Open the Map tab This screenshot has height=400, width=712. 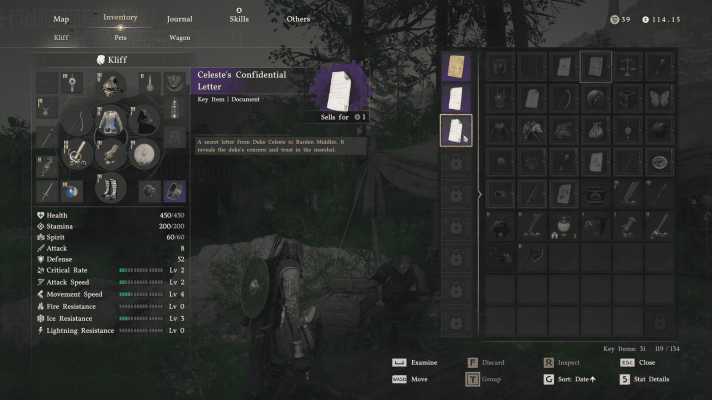click(x=61, y=19)
